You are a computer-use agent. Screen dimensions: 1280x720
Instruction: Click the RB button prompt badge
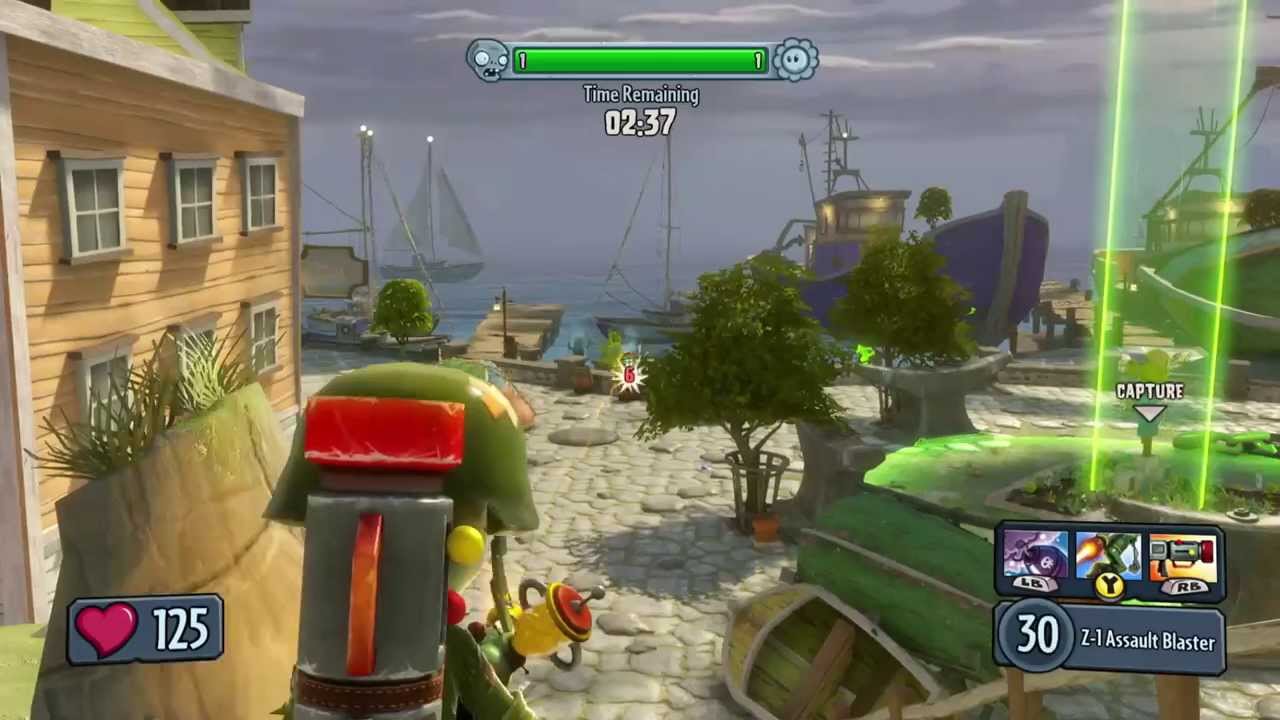[1187, 586]
